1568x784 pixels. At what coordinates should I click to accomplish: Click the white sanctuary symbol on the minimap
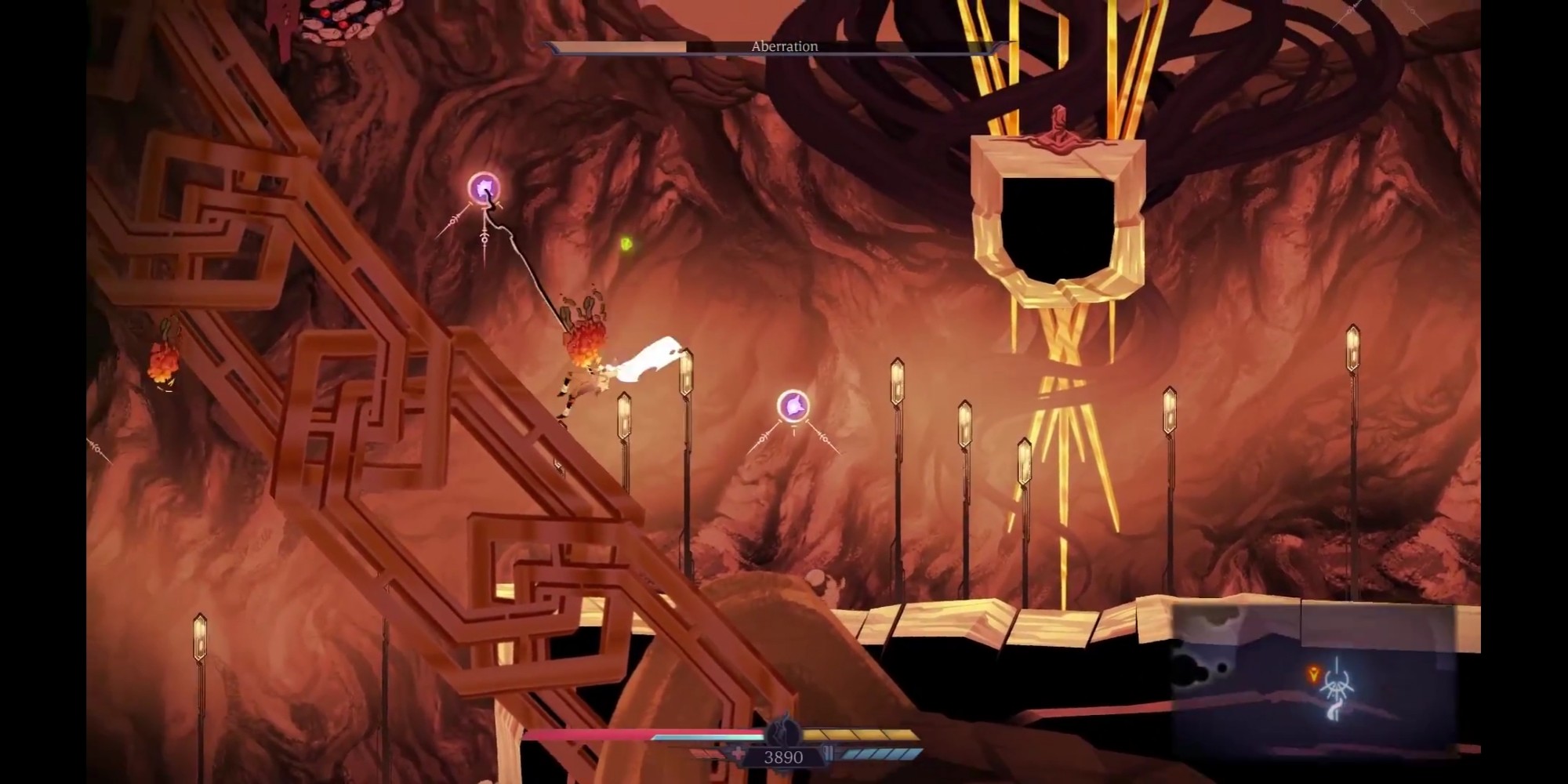coord(1337,688)
